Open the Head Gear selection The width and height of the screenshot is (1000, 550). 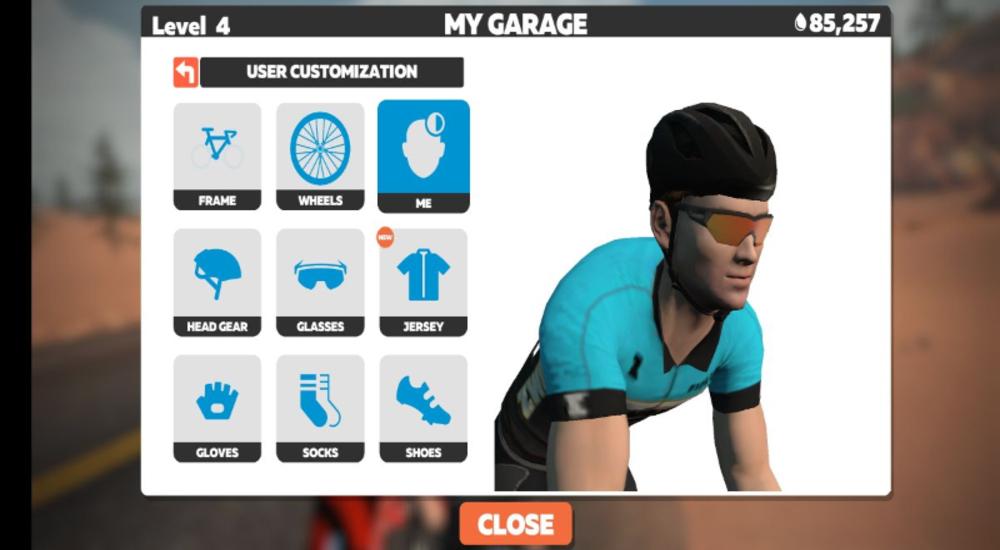coord(217,282)
